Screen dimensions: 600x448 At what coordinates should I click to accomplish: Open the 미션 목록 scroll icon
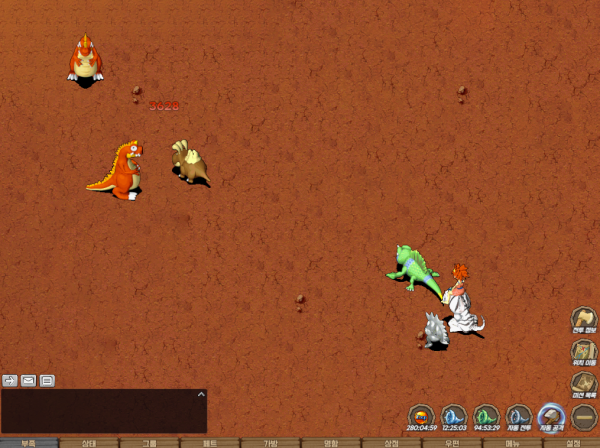pos(584,385)
